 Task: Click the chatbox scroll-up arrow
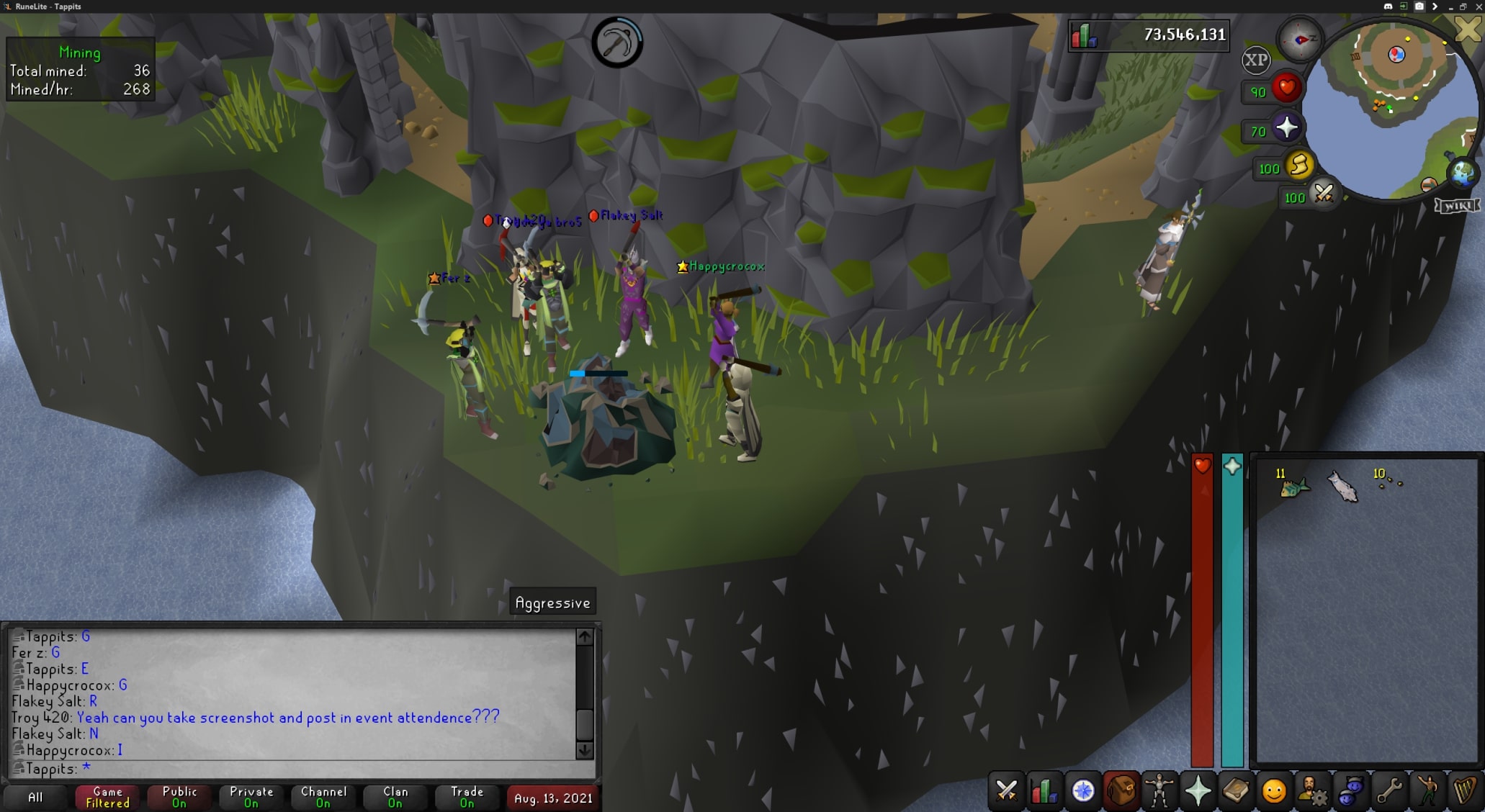tap(584, 636)
